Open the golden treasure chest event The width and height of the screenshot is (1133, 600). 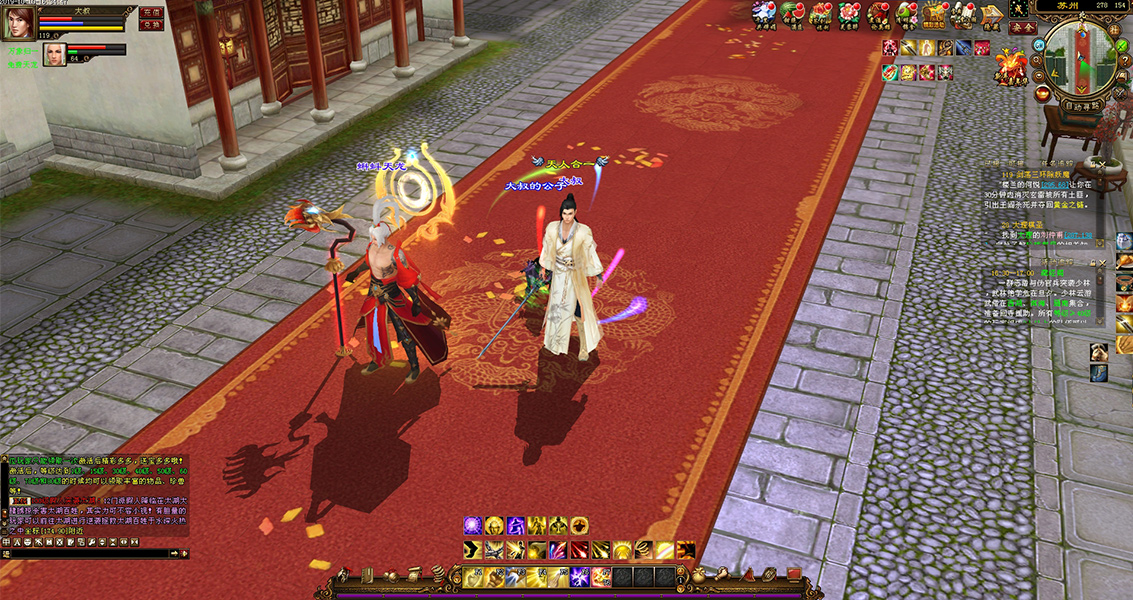coord(935,14)
